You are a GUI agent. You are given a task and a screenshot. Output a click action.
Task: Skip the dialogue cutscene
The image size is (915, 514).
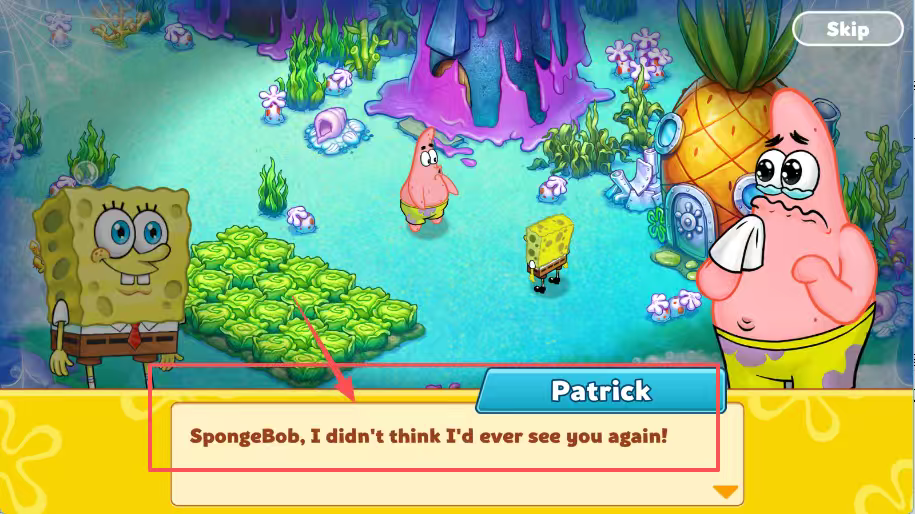tap(846, 29)
